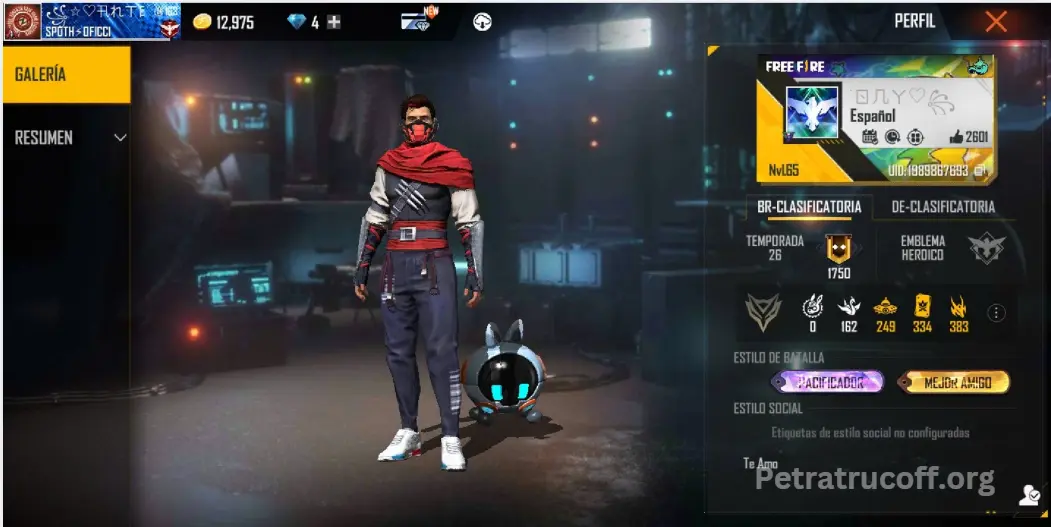This screenshot has height=527, width=1051.
Task: Click the likes thumbs-up icon
Action: pos(956,137)
